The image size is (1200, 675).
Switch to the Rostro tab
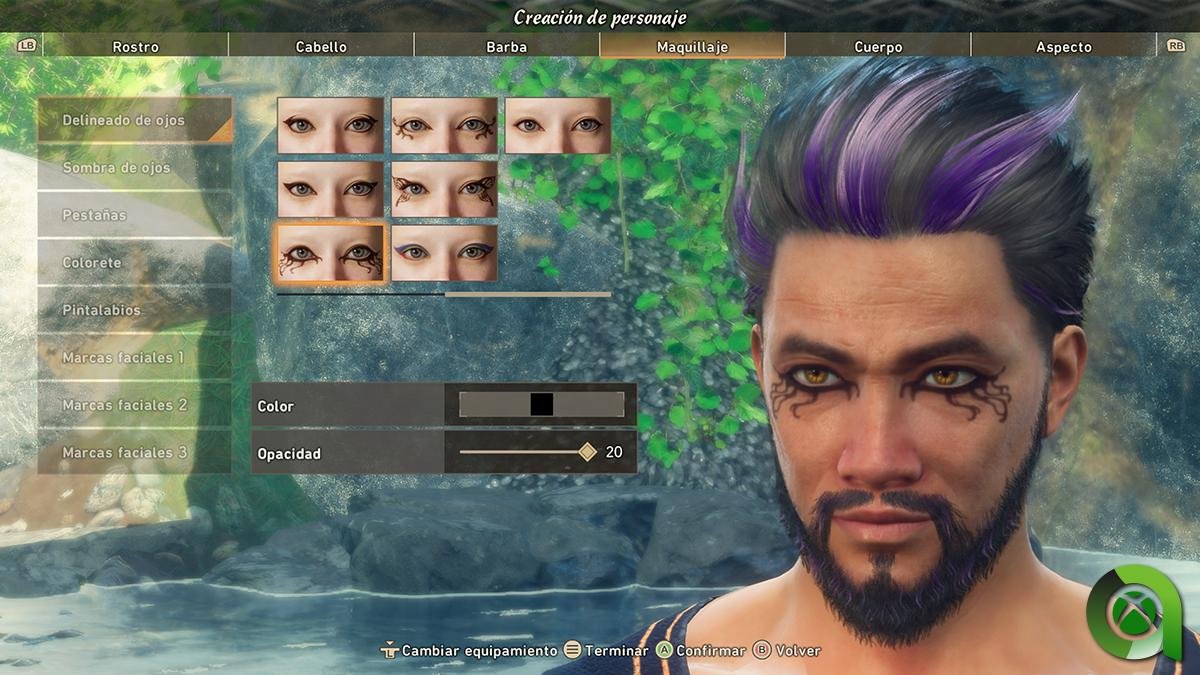pos(135,47)
